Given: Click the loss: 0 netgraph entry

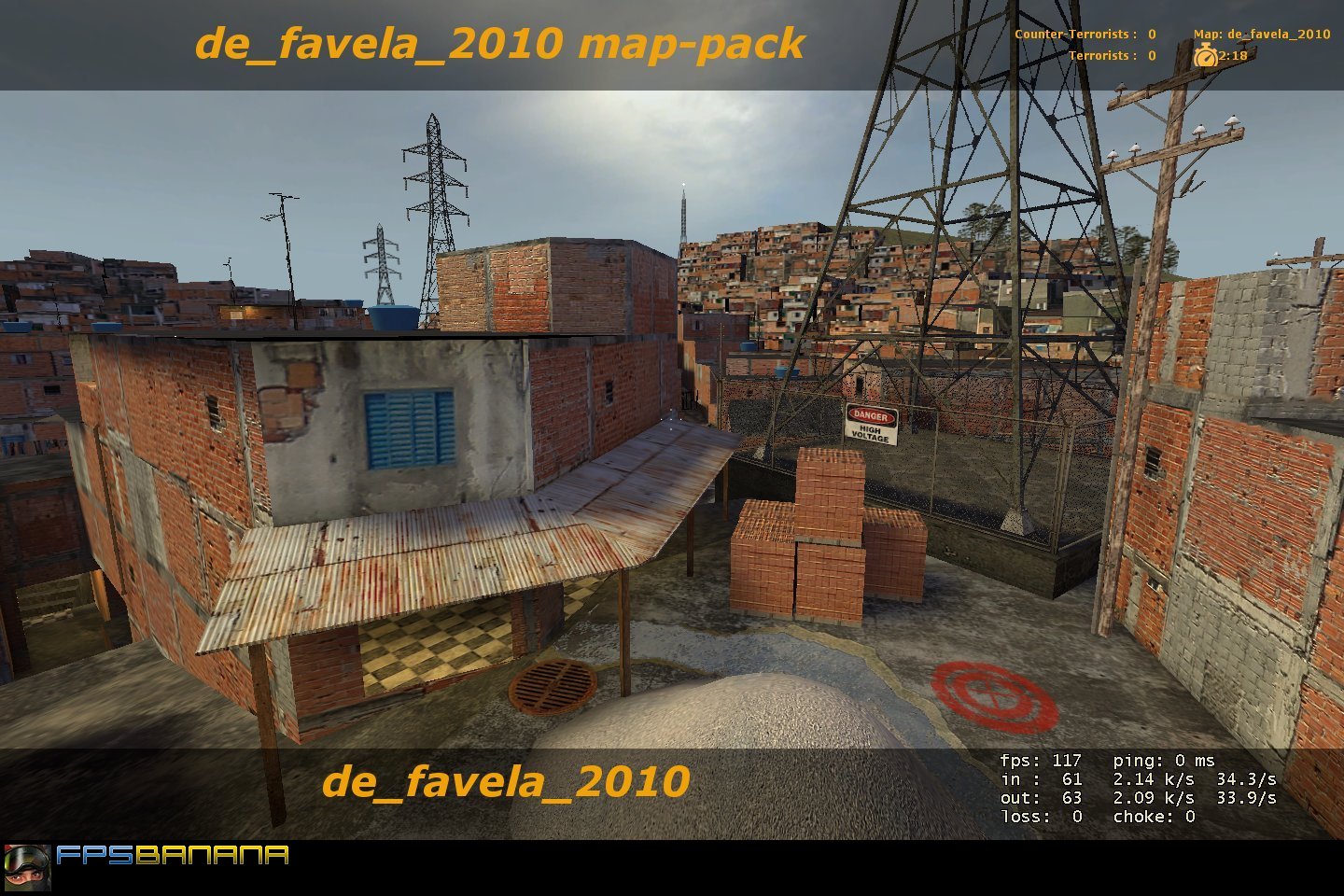Looking at the screenshot, I should click(x=1040, y=816).
